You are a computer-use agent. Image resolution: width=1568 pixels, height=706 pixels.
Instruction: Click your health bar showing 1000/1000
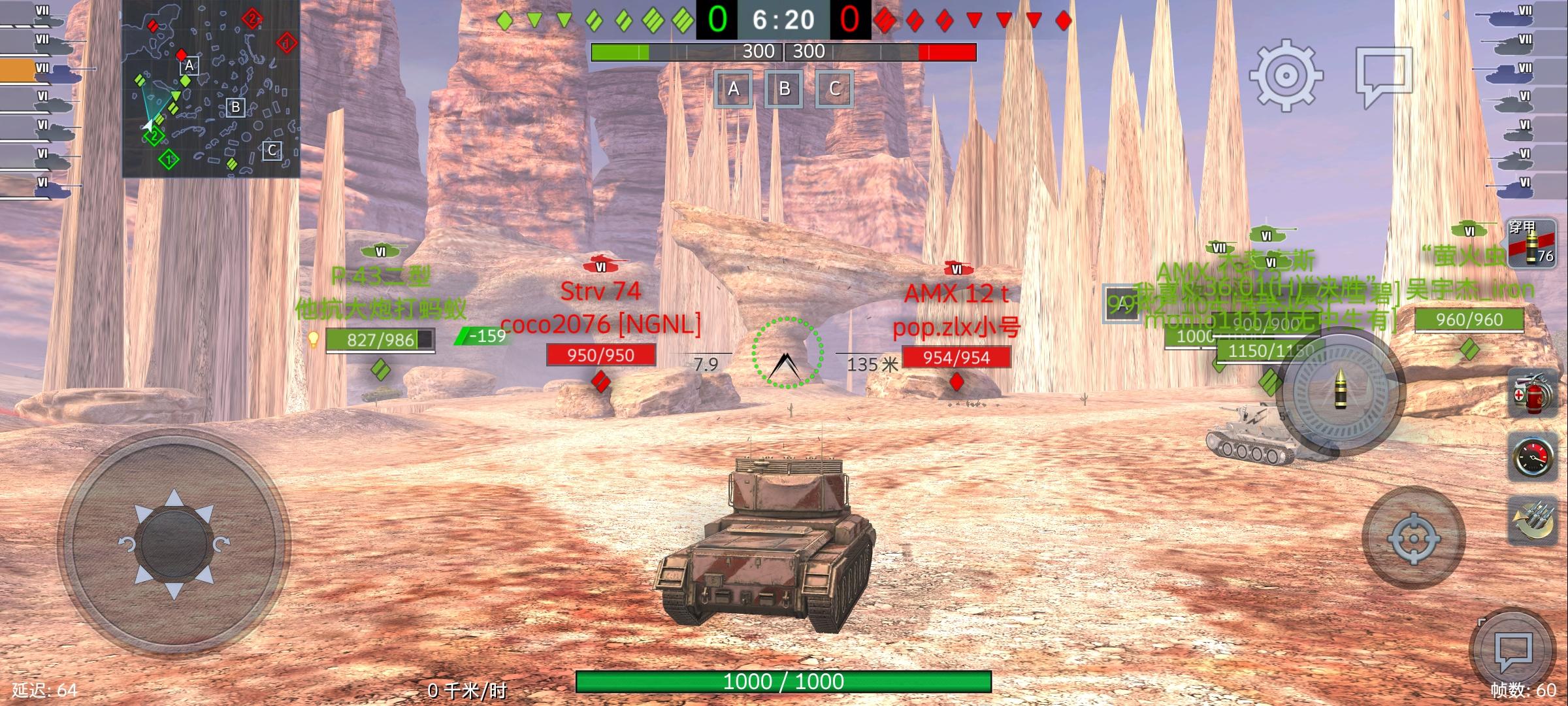point(784,681)
